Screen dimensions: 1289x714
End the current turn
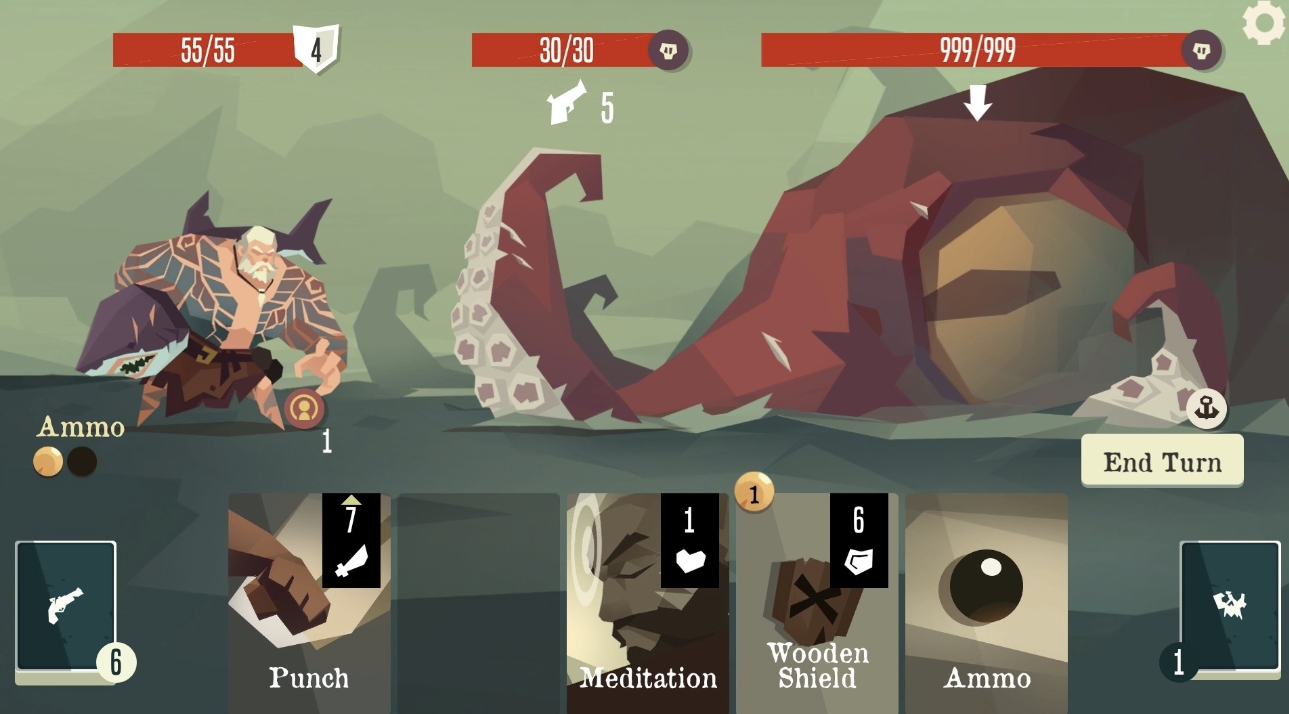click(1162, 461)
